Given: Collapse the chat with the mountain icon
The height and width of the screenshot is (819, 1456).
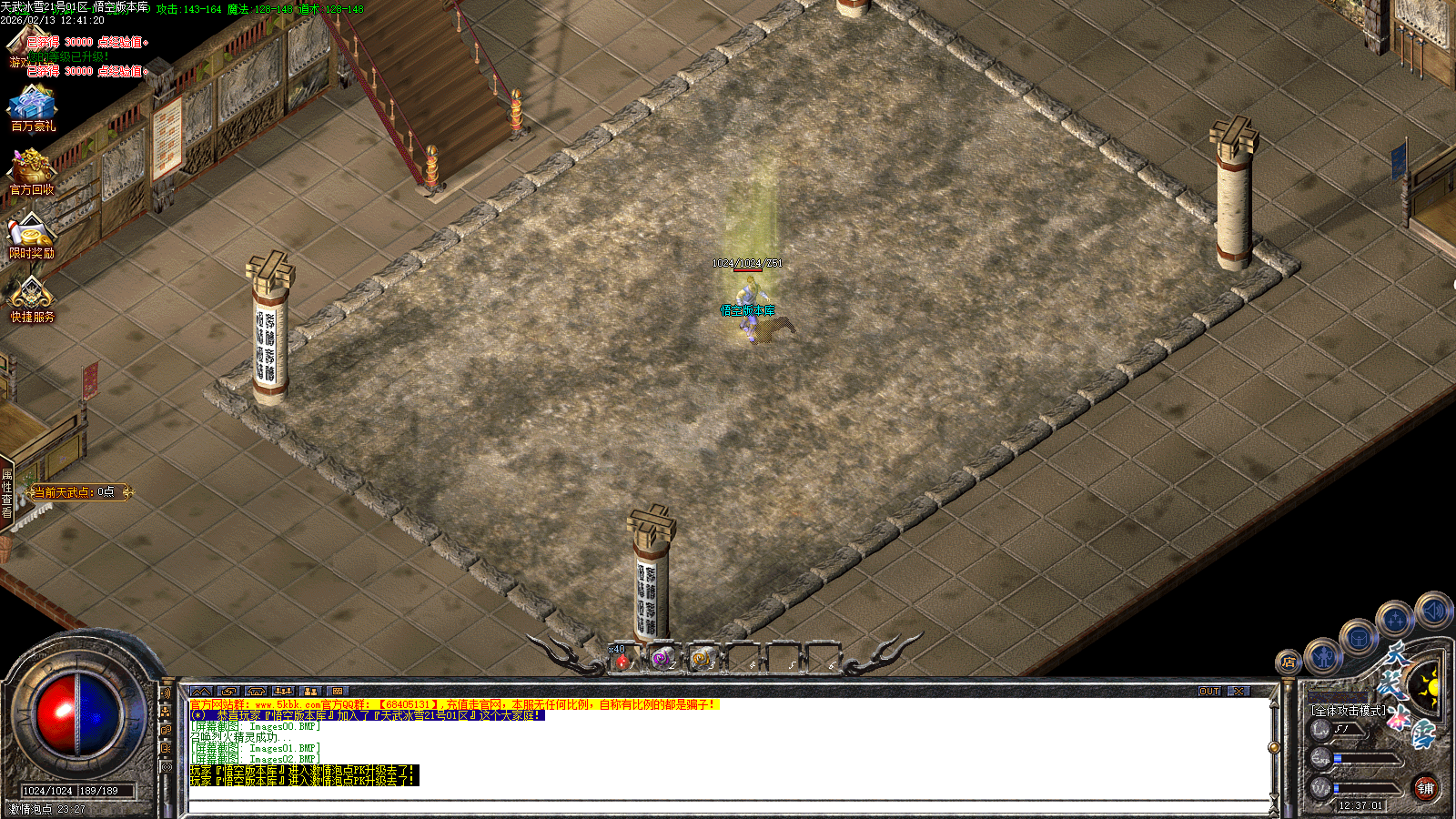Looking at the screenshot, I should click(202, 690).
